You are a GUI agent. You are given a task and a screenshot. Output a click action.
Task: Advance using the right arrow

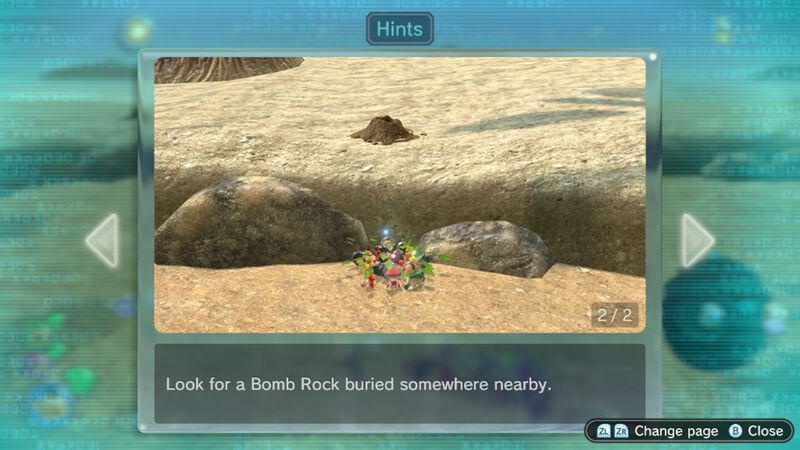(x=697, y=241)
